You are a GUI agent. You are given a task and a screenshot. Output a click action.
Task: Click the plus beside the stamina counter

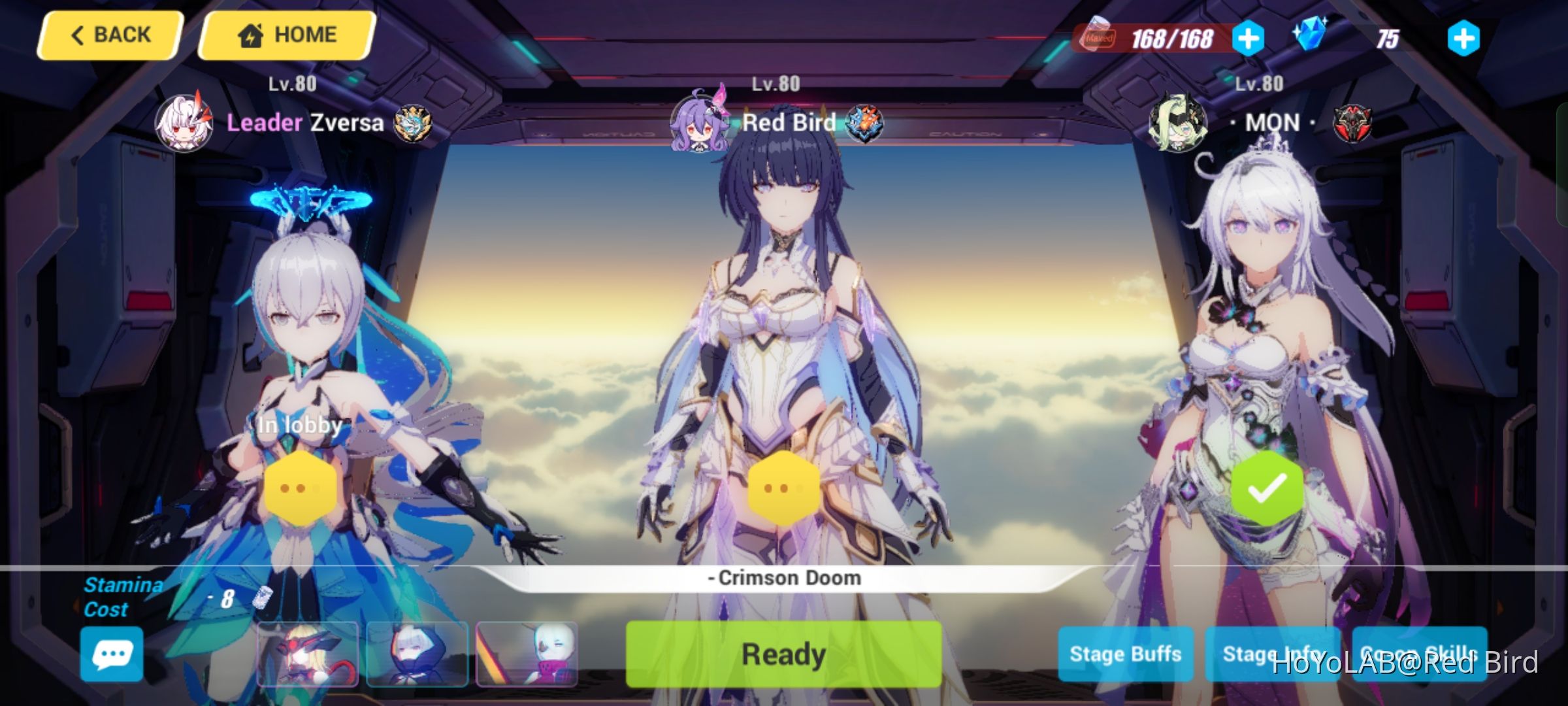(x=1250, y=37)
